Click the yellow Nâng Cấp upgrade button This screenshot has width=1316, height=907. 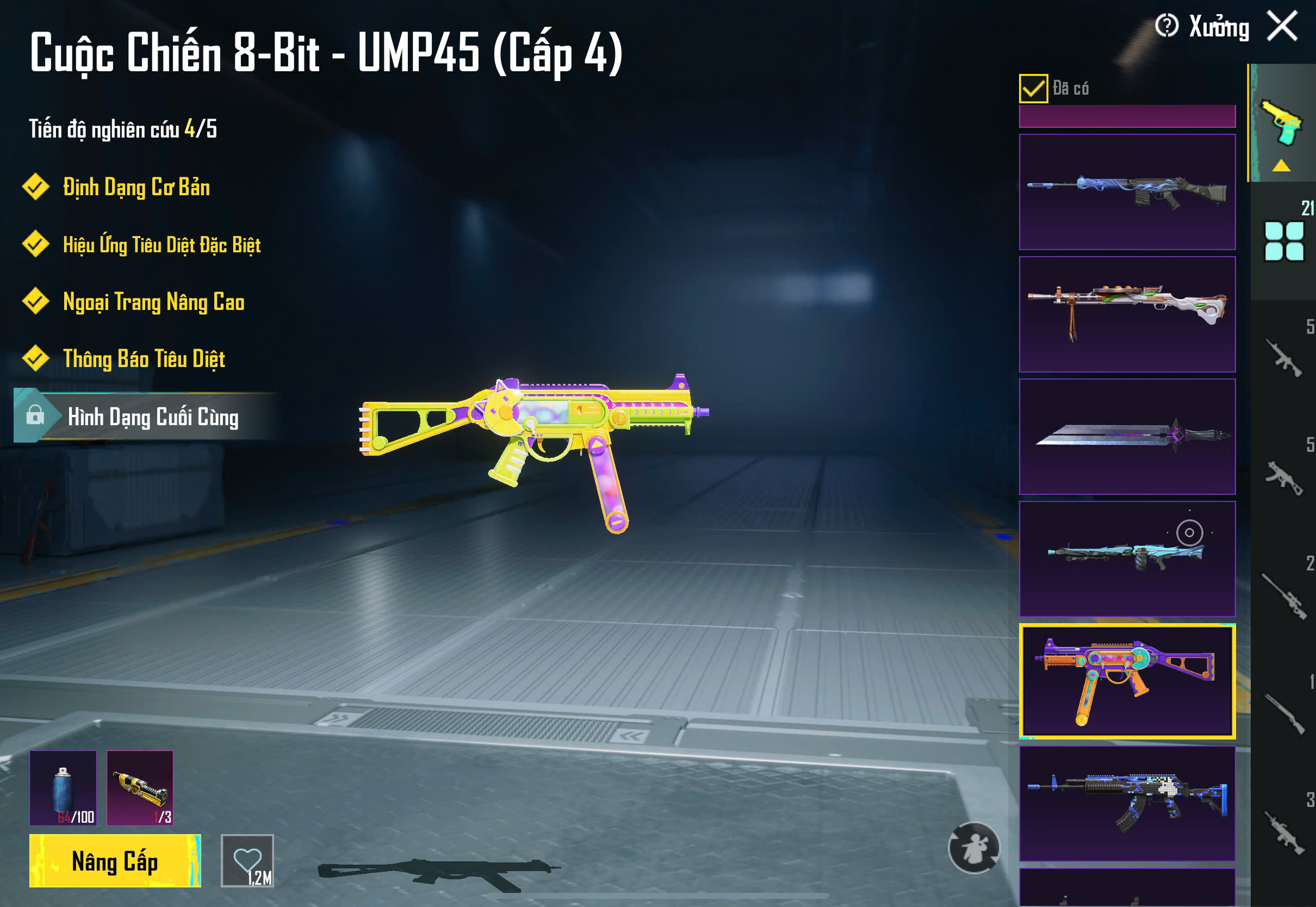pos(115,860)
